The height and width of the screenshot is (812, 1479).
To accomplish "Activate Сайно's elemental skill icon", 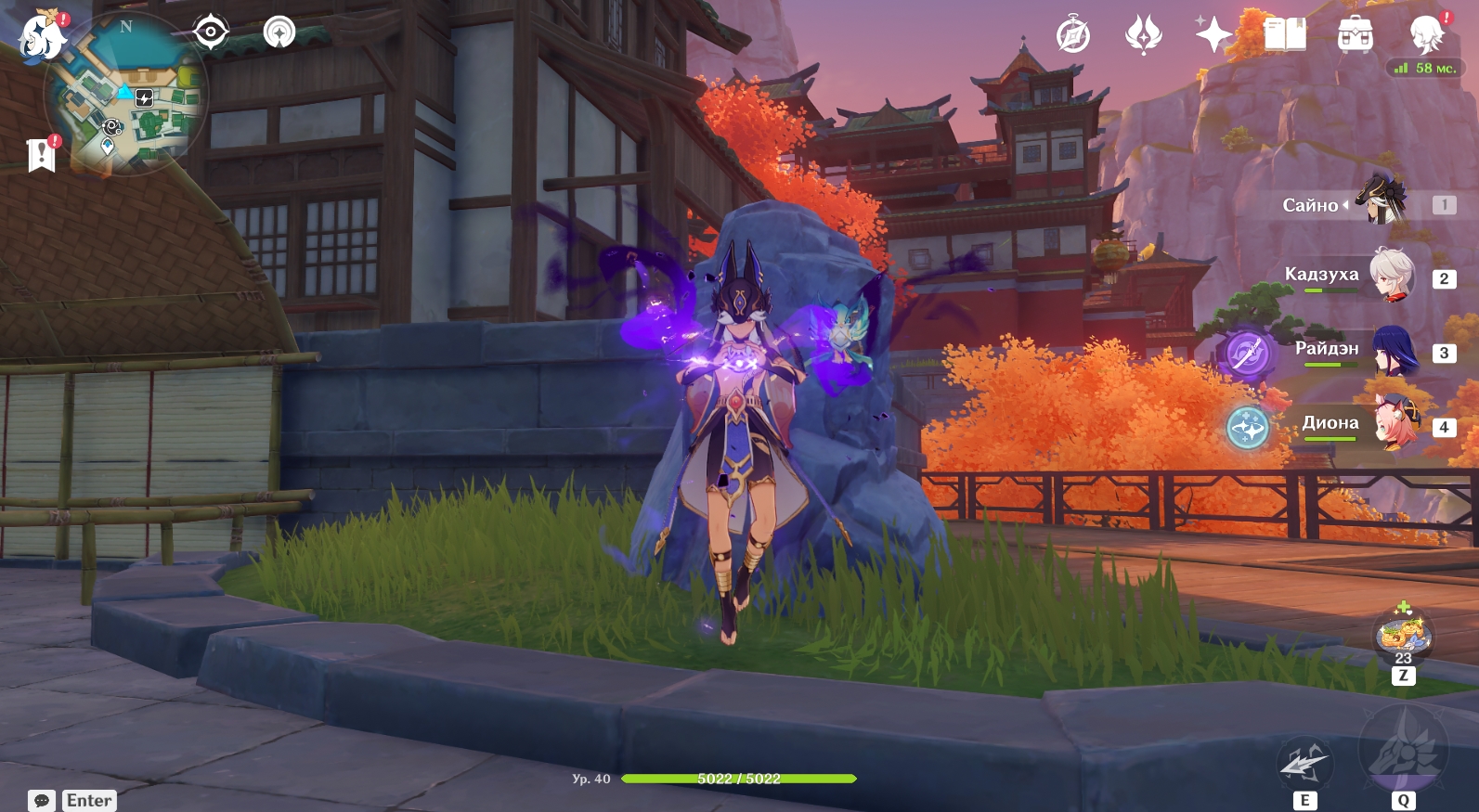I will pos(1304,763).
